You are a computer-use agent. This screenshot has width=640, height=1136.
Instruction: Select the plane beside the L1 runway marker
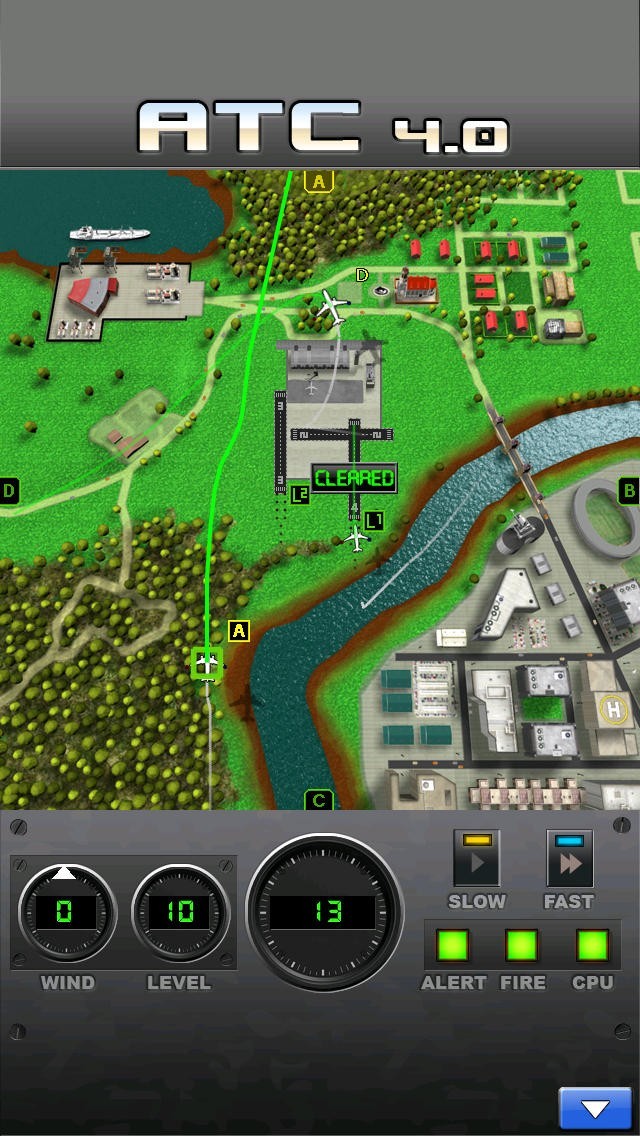click(356, 538)
